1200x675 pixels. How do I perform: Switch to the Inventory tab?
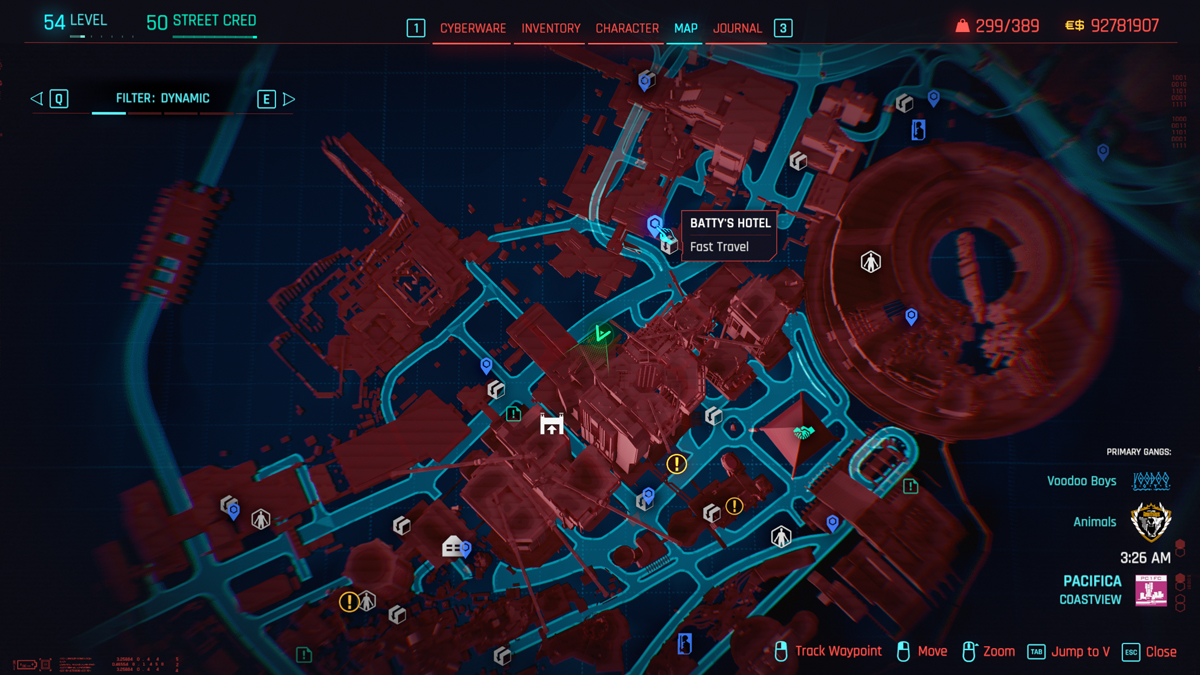pos(551,29)
